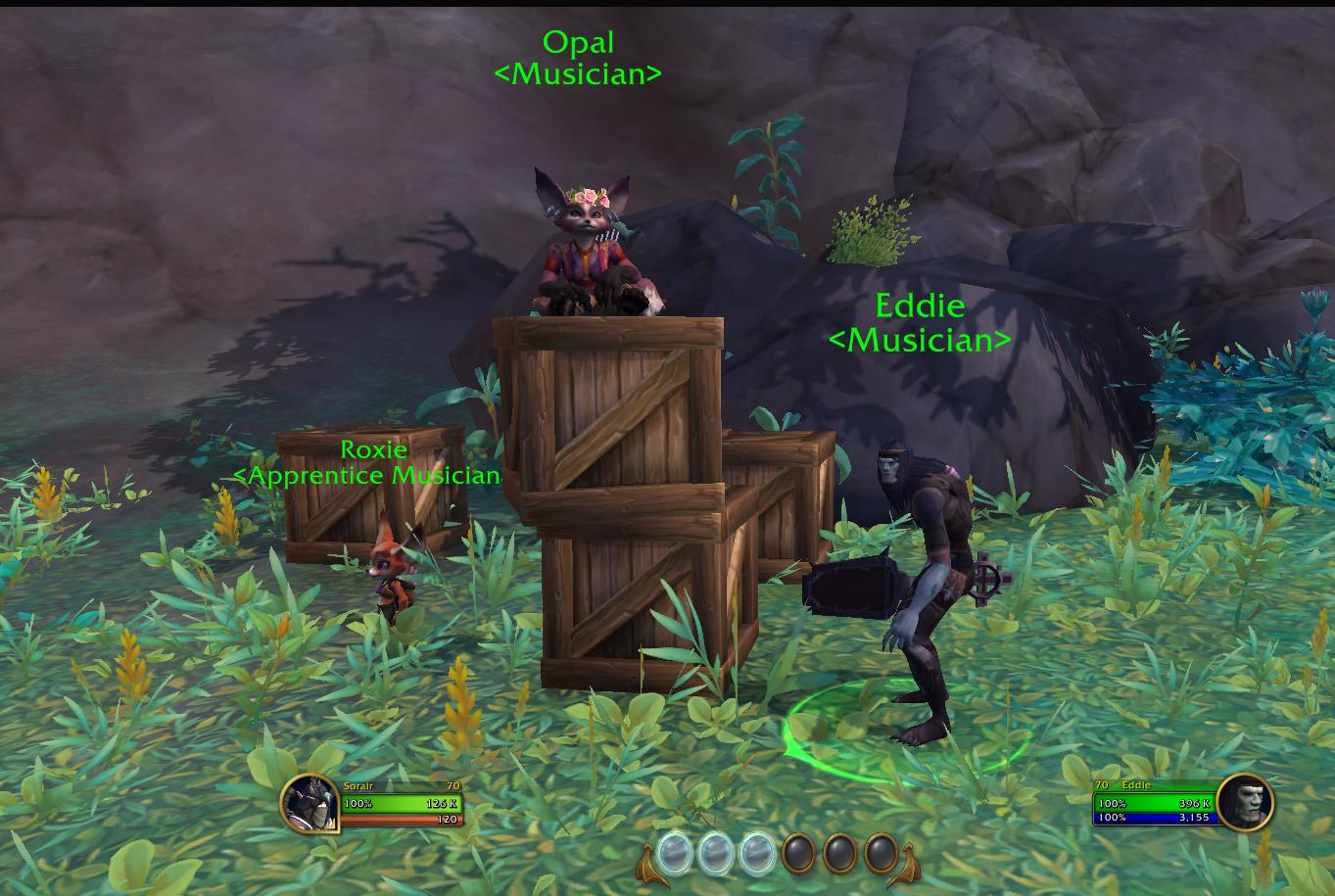Viewport: 1335px width, 896px height.
Task: Choose the Eddie Musician nameplate
Action: click(919, 322)
